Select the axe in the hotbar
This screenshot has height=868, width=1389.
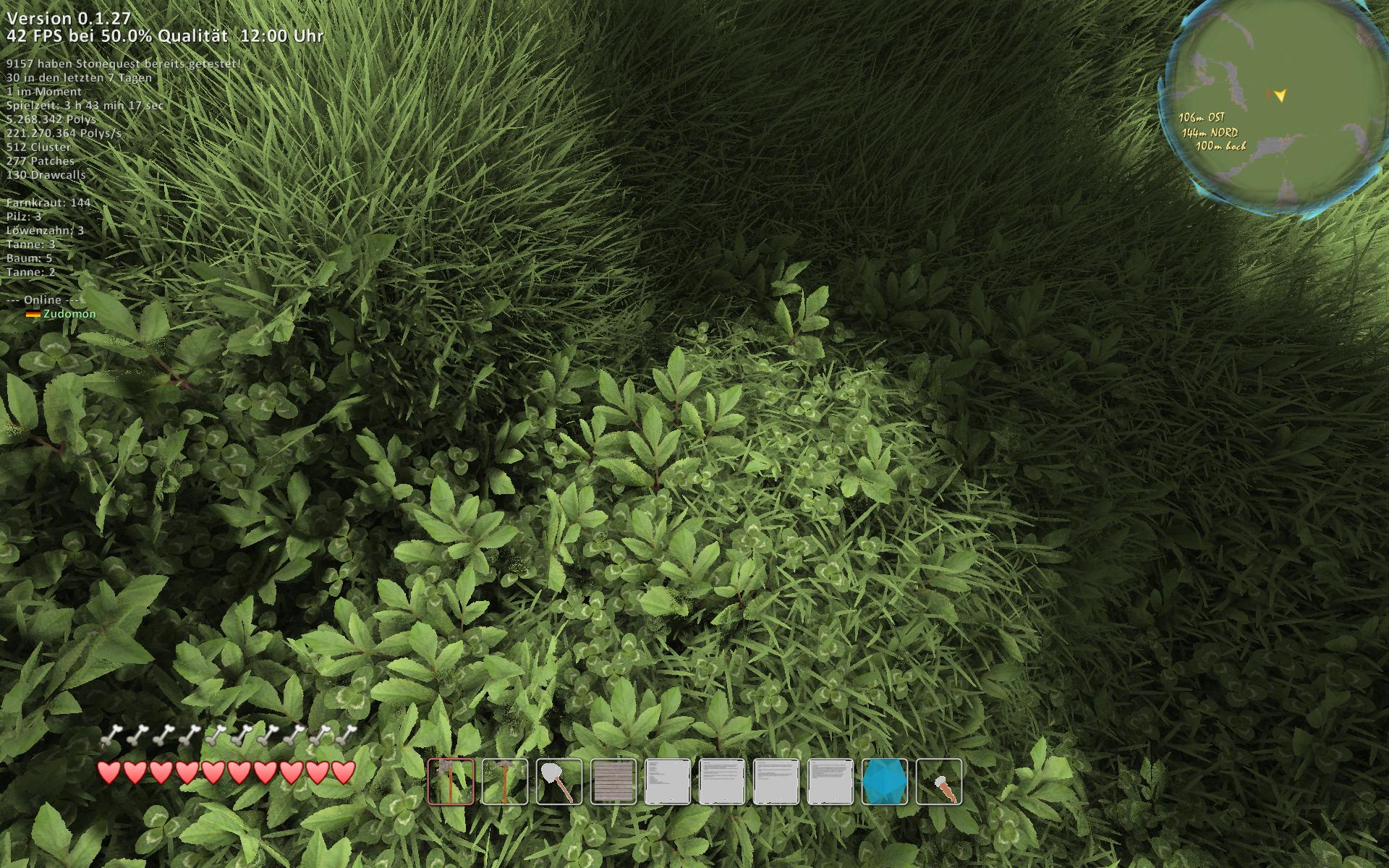[451, 782]
